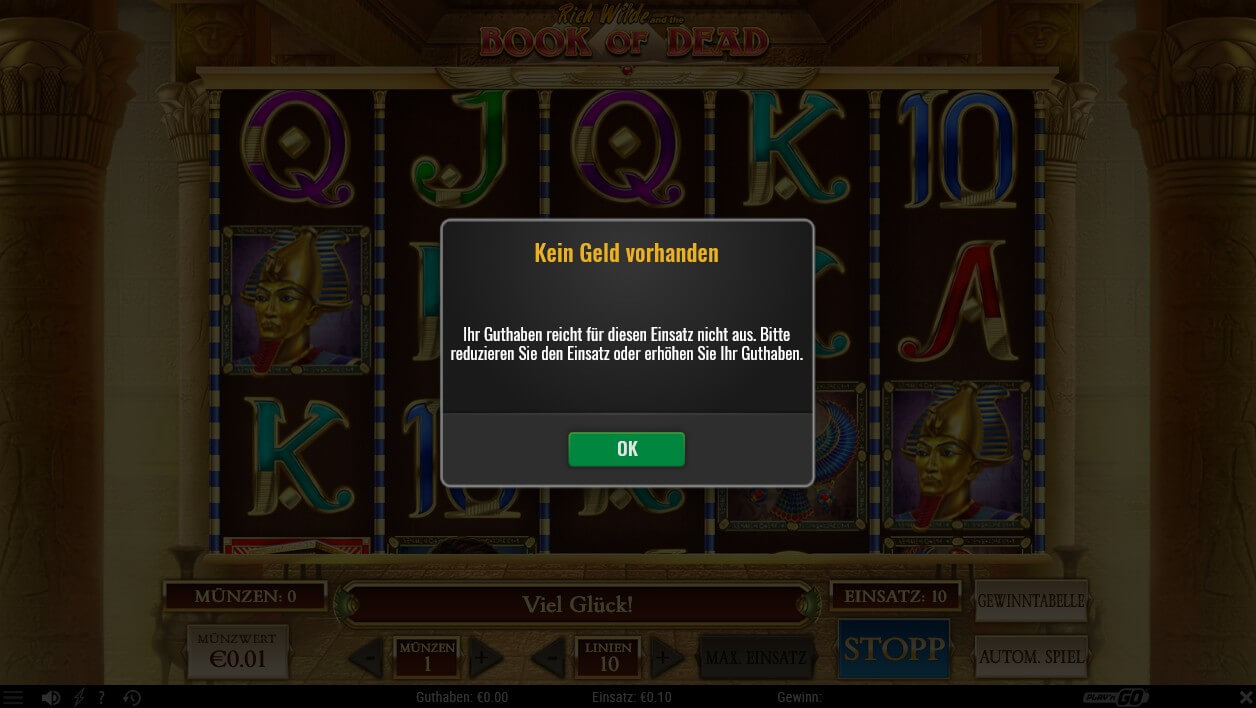The image size is (1256, 708).
Task: Select Max. Einsatz bet
Action: point(755,658)
